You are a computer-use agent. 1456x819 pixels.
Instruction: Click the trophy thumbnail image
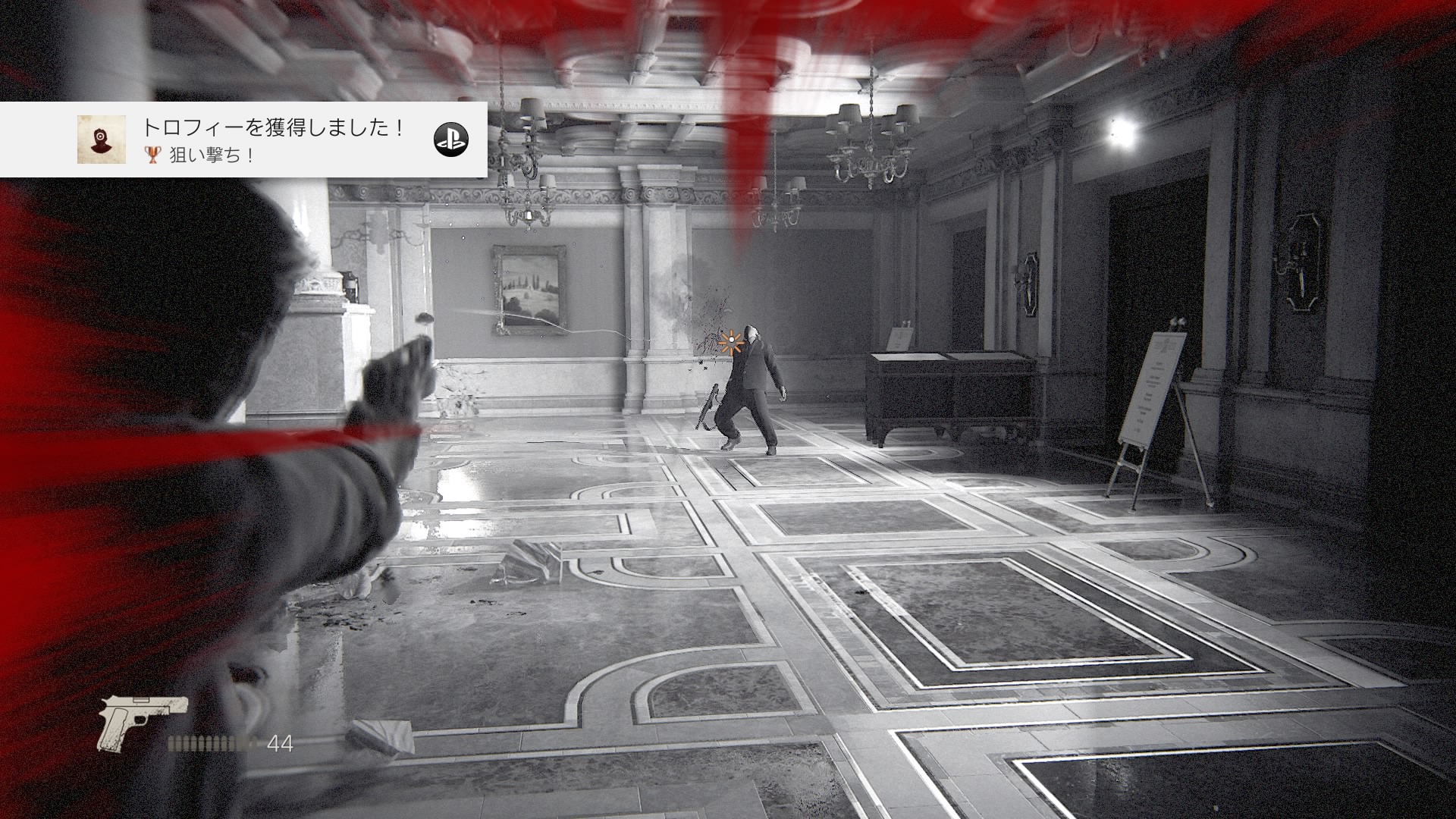101,140
